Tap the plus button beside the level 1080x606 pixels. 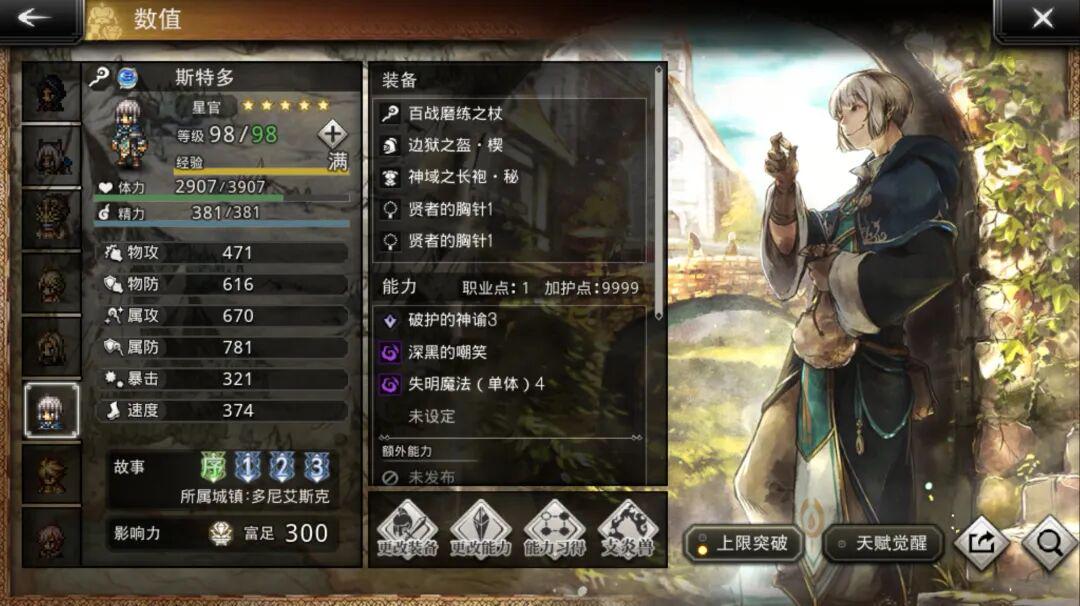coord(332,133)
